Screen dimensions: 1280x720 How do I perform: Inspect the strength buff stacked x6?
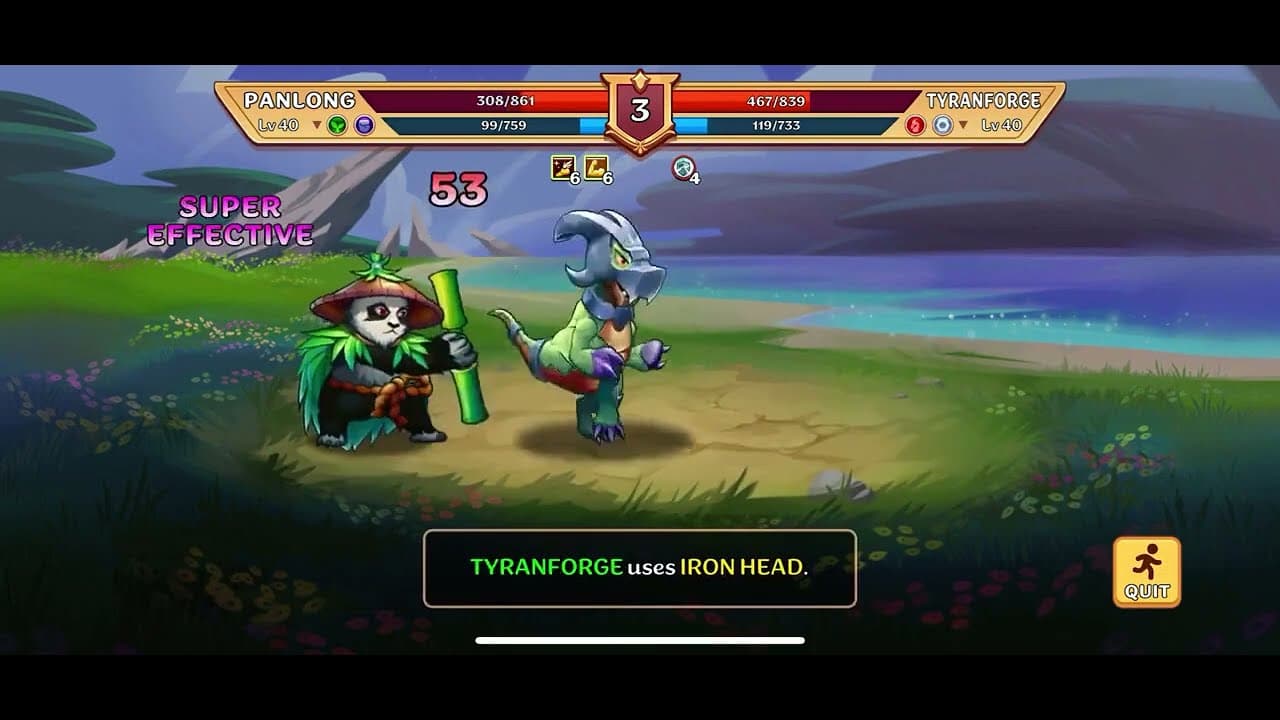coord(594,170)
